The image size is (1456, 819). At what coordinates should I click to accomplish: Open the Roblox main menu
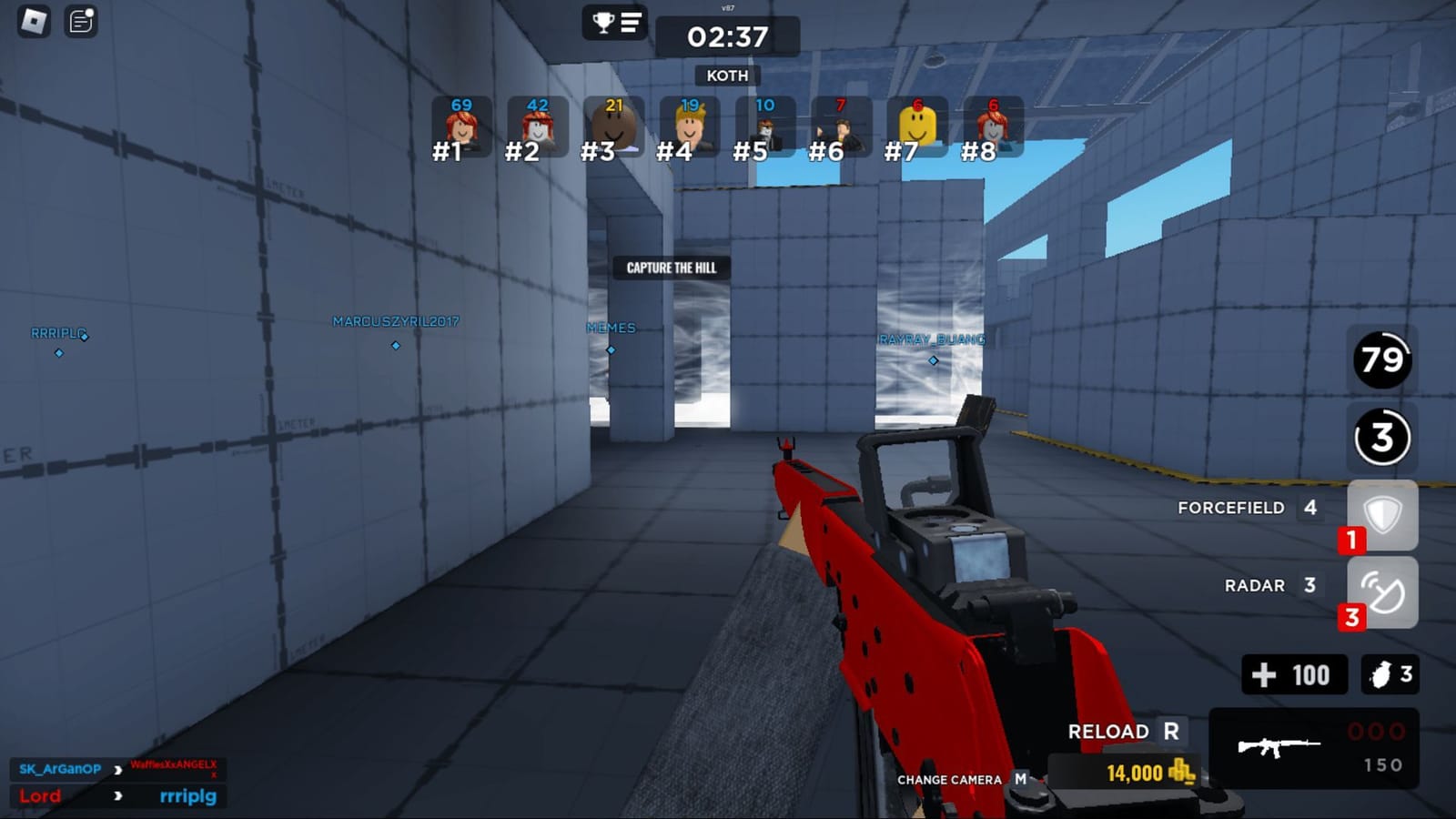click(x=36, y=21)
